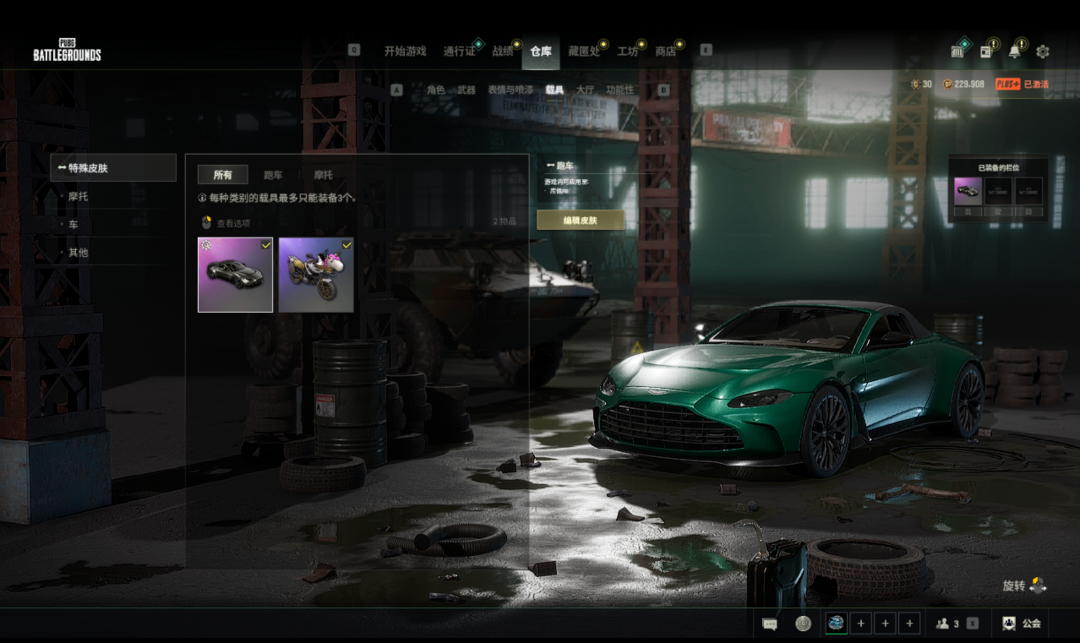
Task: Select the black sports car skin thumbnail
Action: 235,275
